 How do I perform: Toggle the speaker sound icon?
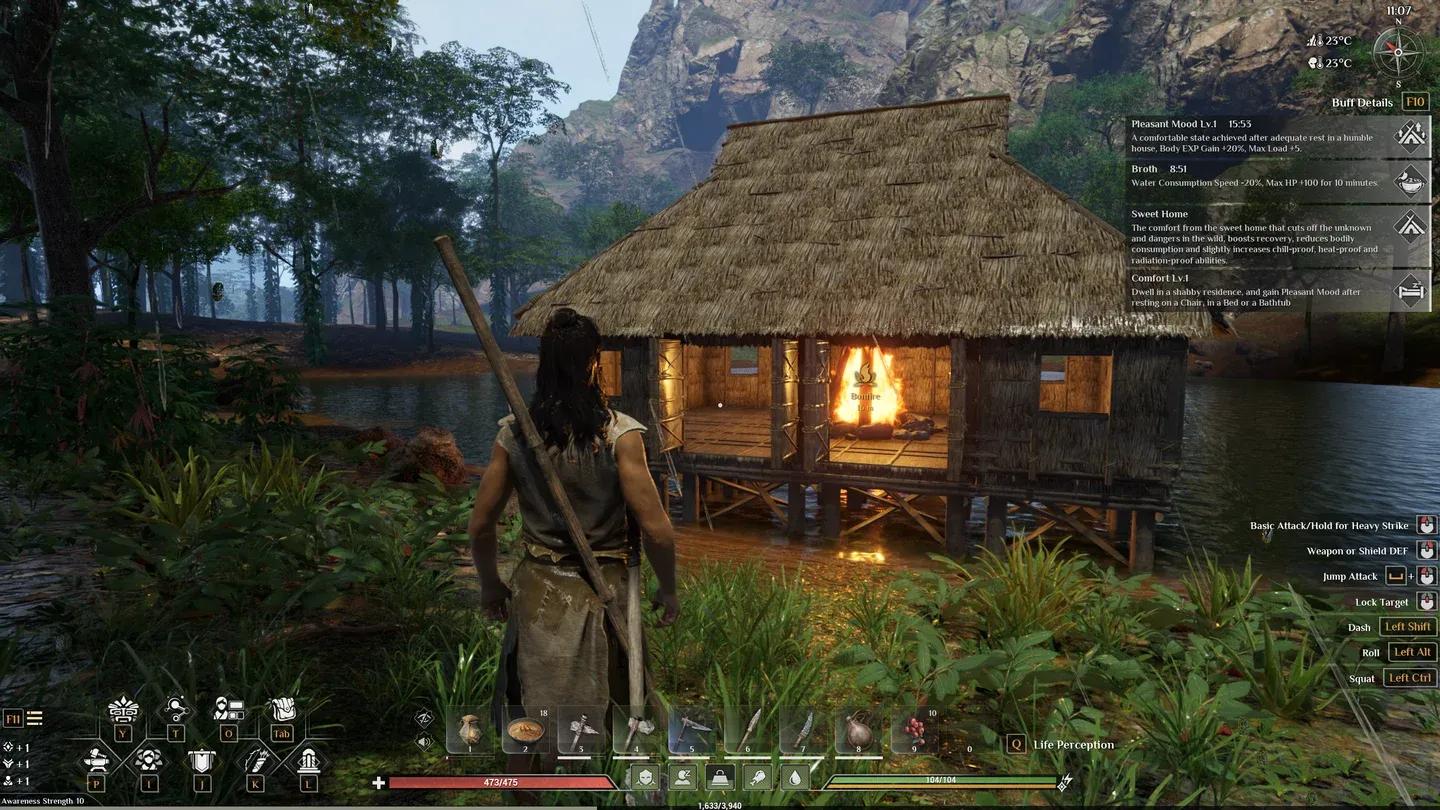[424, 742]
